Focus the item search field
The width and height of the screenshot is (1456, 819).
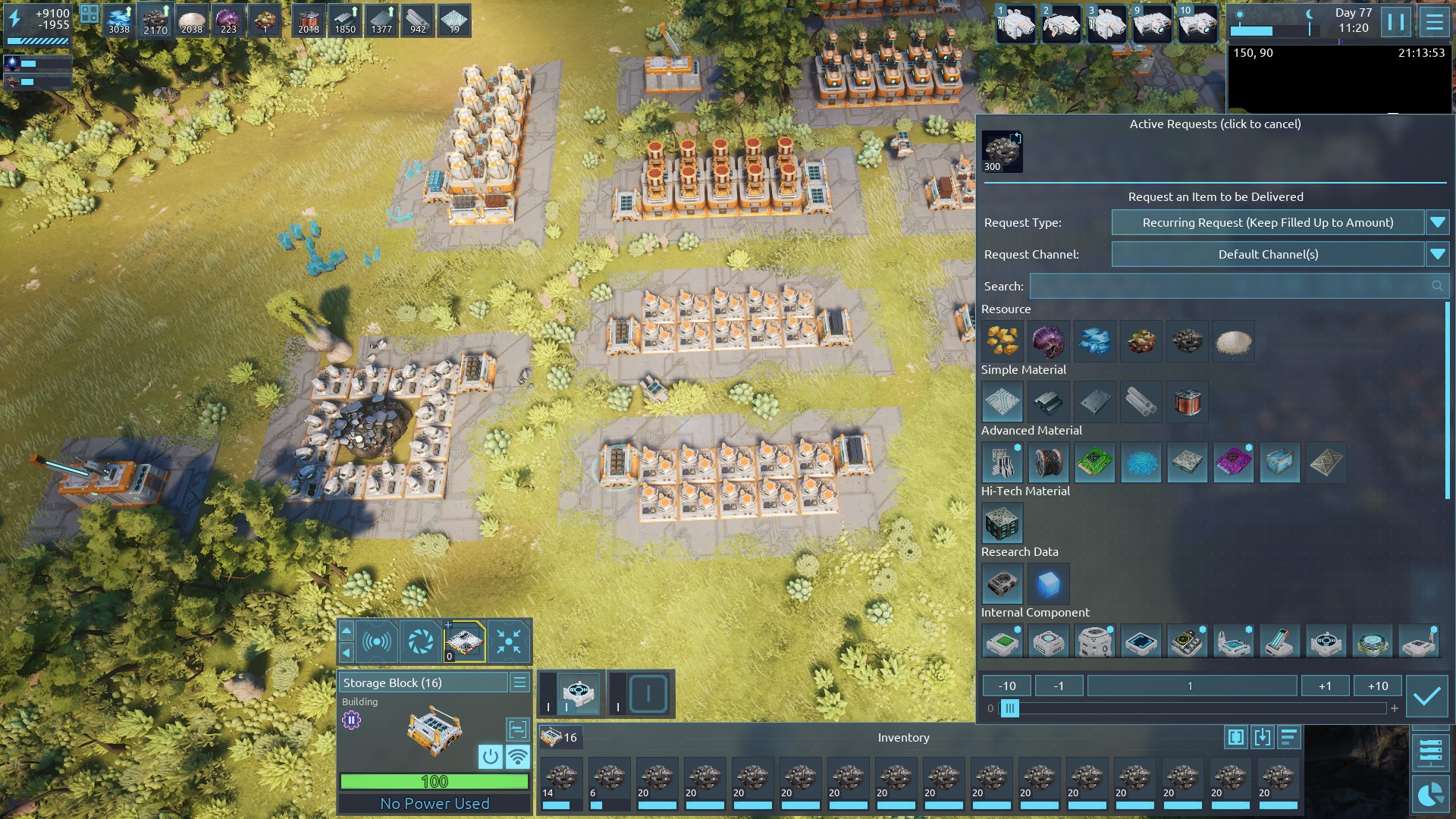click(1228, 286)
